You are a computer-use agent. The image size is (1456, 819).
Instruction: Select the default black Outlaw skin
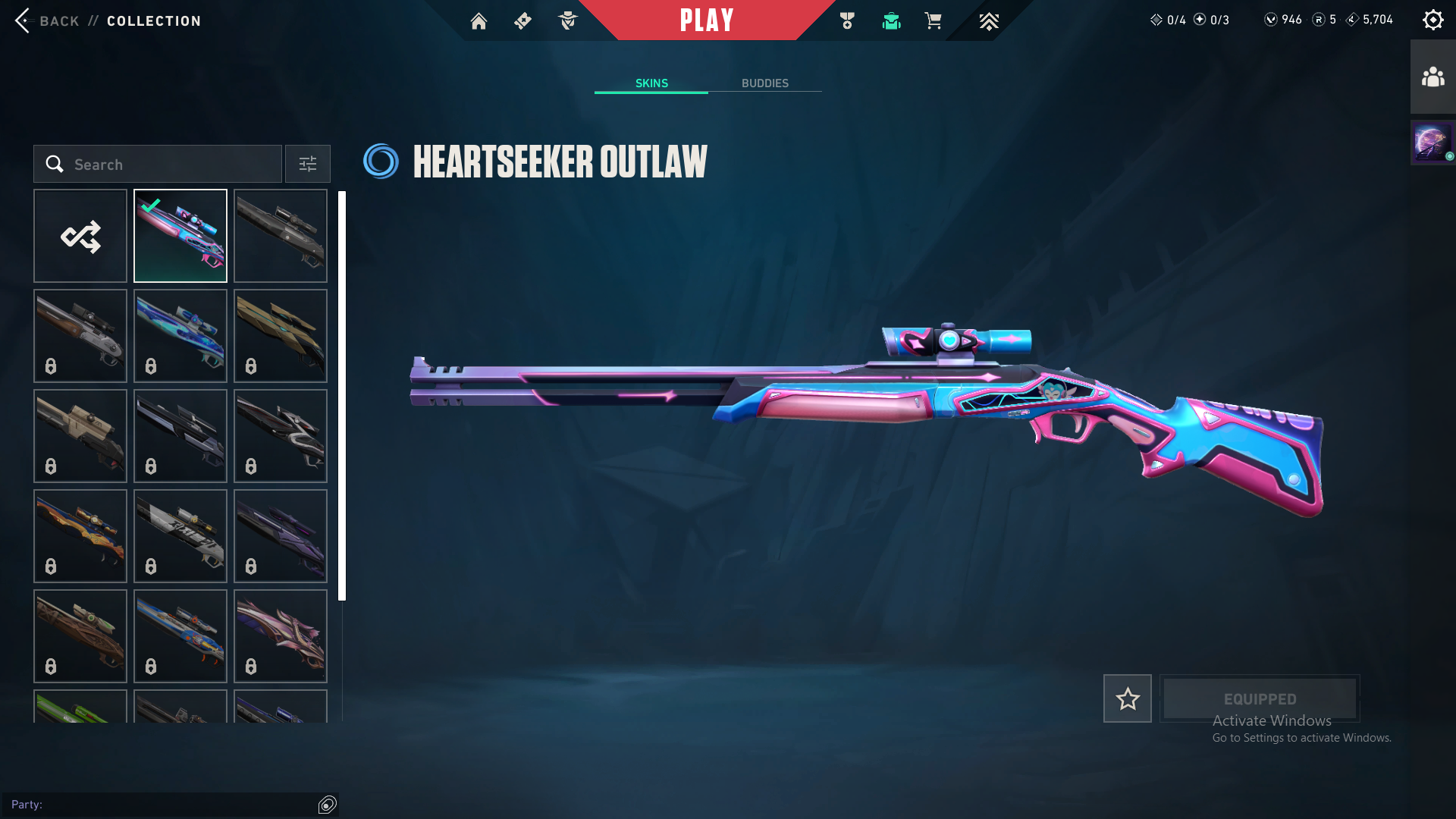point(281,236)
